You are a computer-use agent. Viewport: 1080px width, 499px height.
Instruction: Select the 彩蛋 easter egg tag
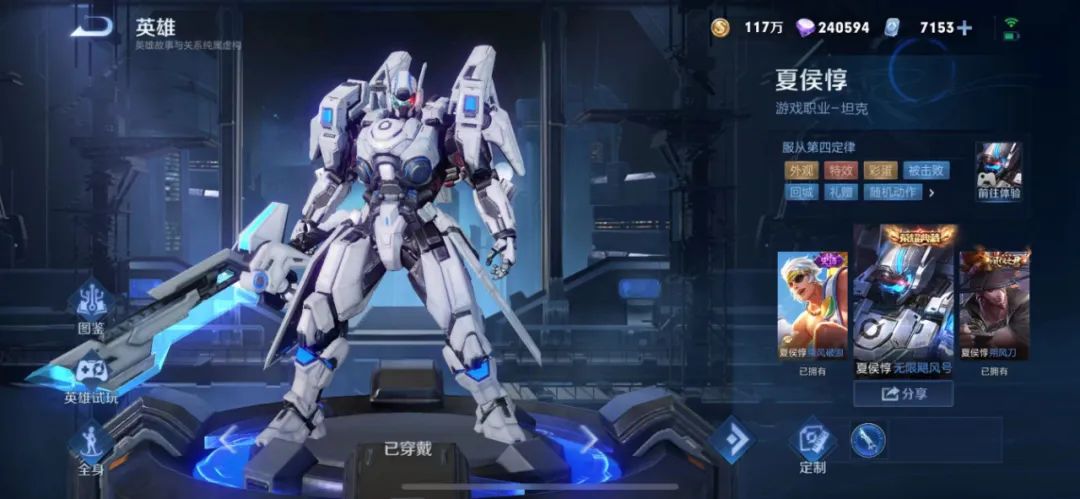(881, 170)
